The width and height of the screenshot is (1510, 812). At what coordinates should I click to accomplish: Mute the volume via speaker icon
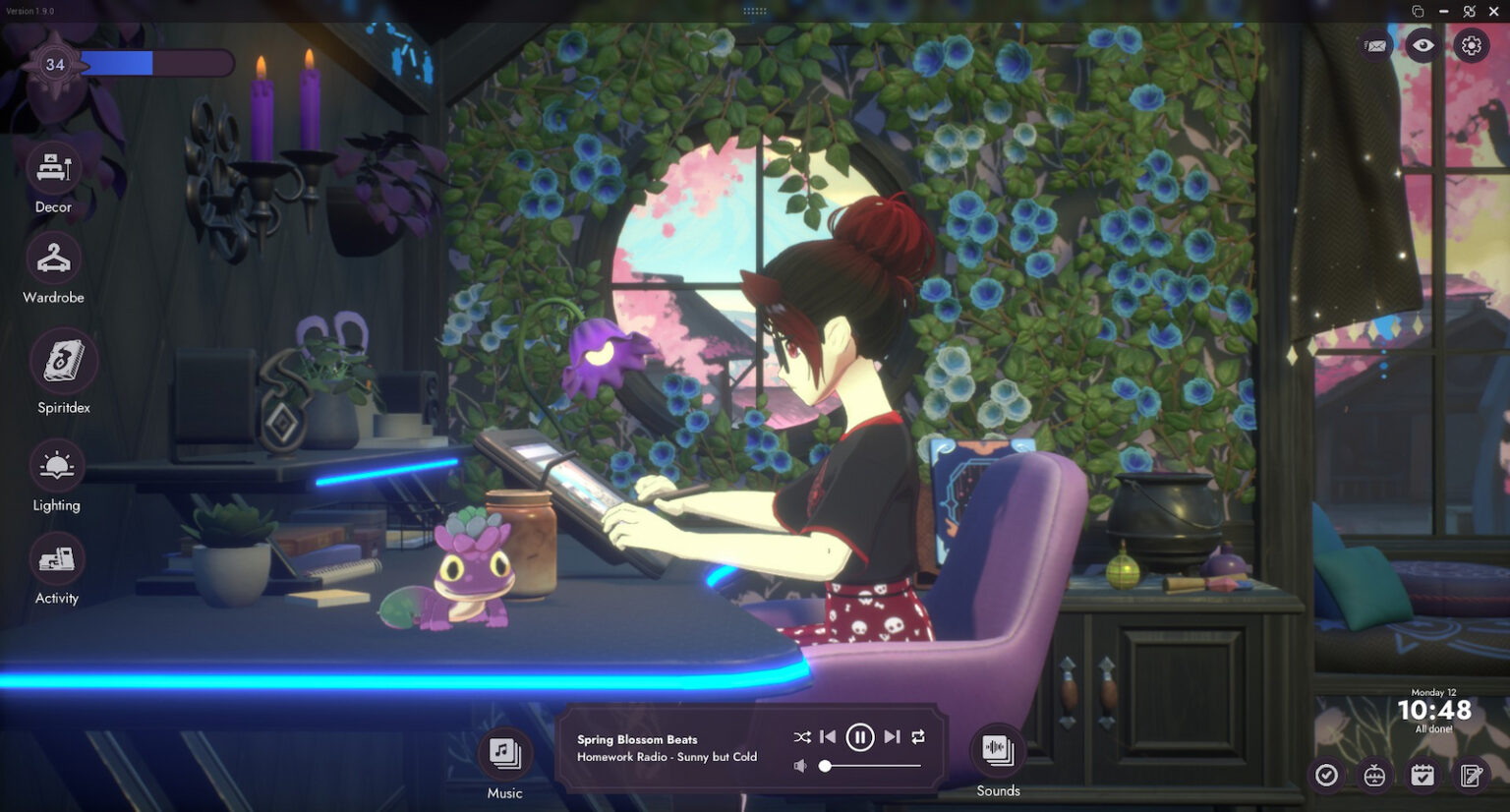pos(799,765)
